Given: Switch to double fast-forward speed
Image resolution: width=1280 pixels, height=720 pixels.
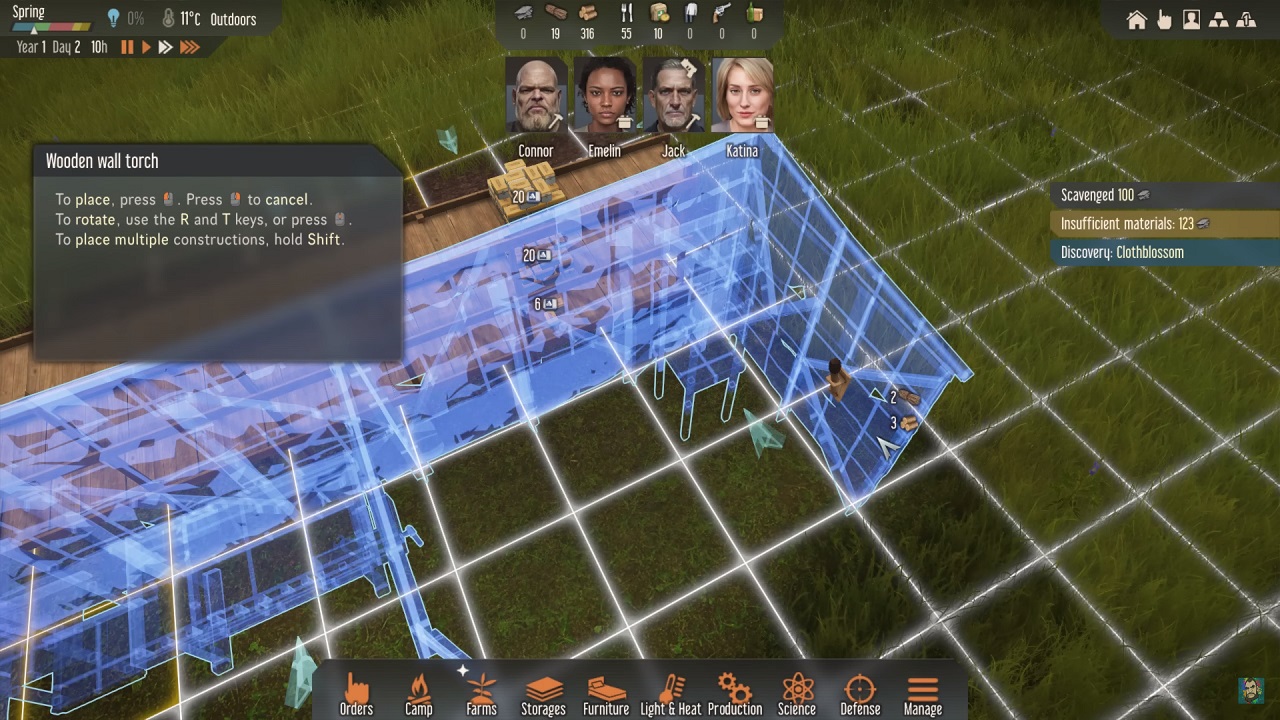Looking at the screenshot, I should click(165, 47).
